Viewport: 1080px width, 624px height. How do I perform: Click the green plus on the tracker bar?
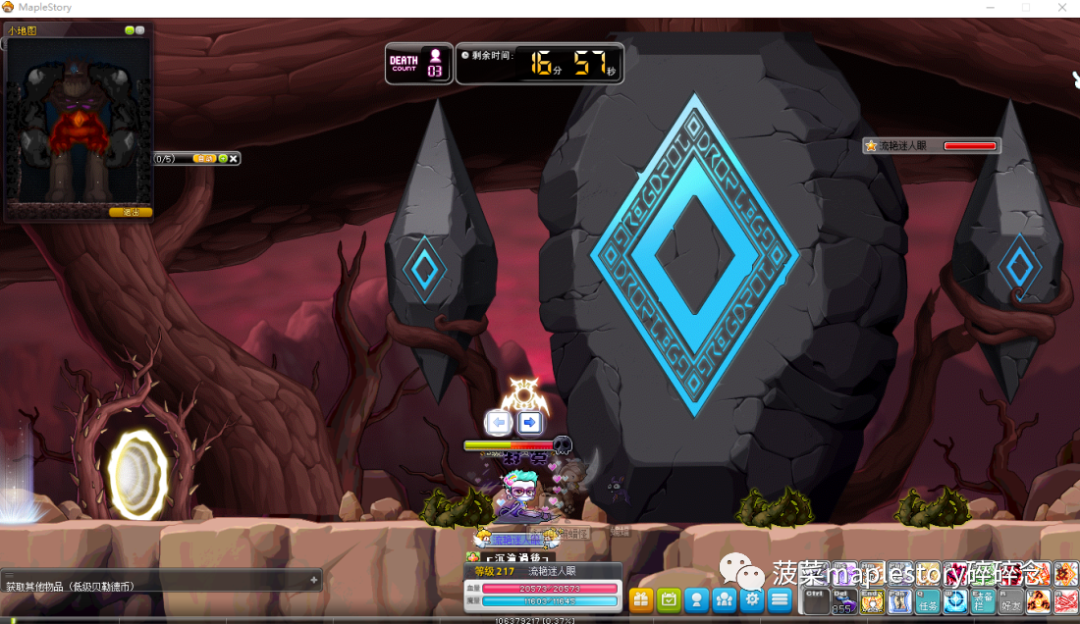(222, 158)
